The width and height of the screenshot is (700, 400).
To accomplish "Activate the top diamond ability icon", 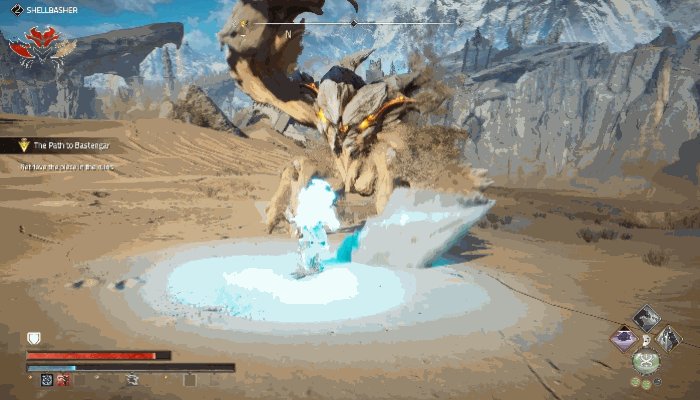I will [x=647, y=318].
